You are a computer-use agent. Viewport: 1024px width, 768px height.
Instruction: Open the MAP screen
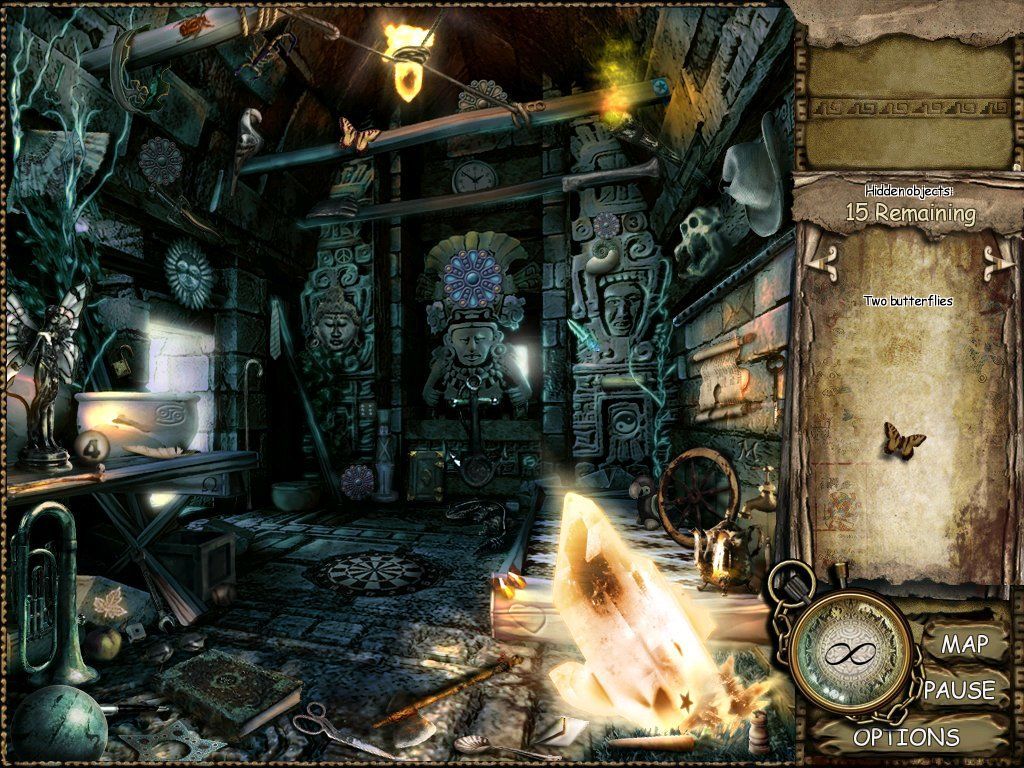point(964,645)
